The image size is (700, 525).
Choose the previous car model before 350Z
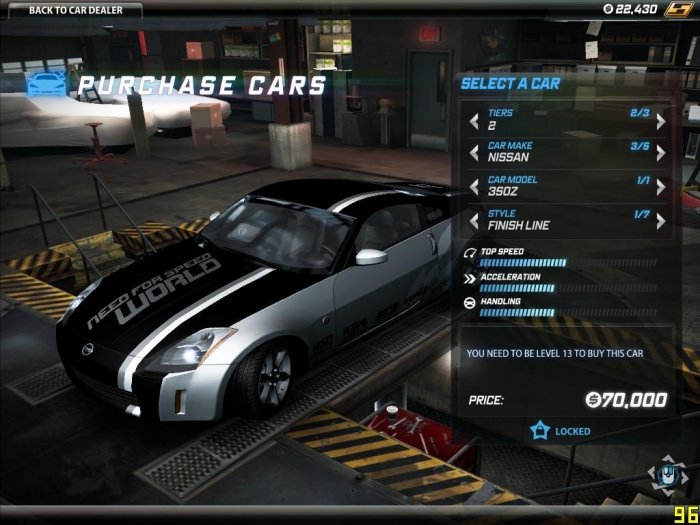click(474, 187)
